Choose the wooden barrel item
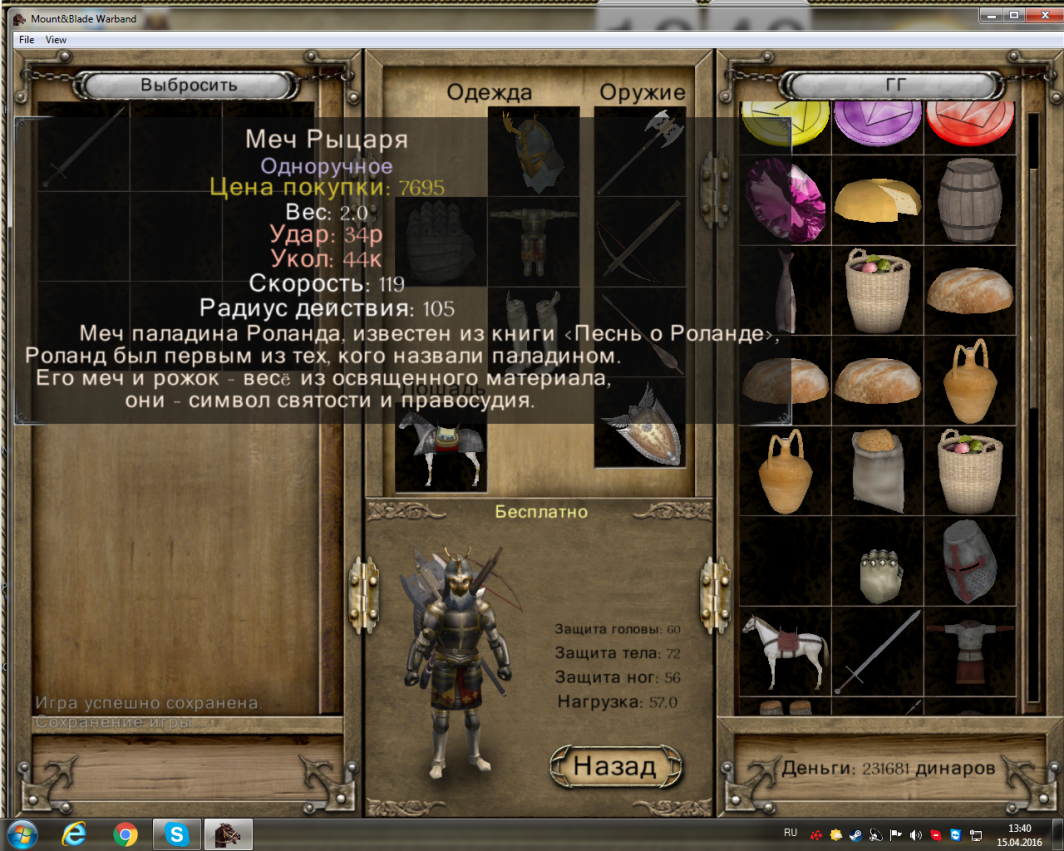The image size is (1064, 851). click(x=969, y=199)
